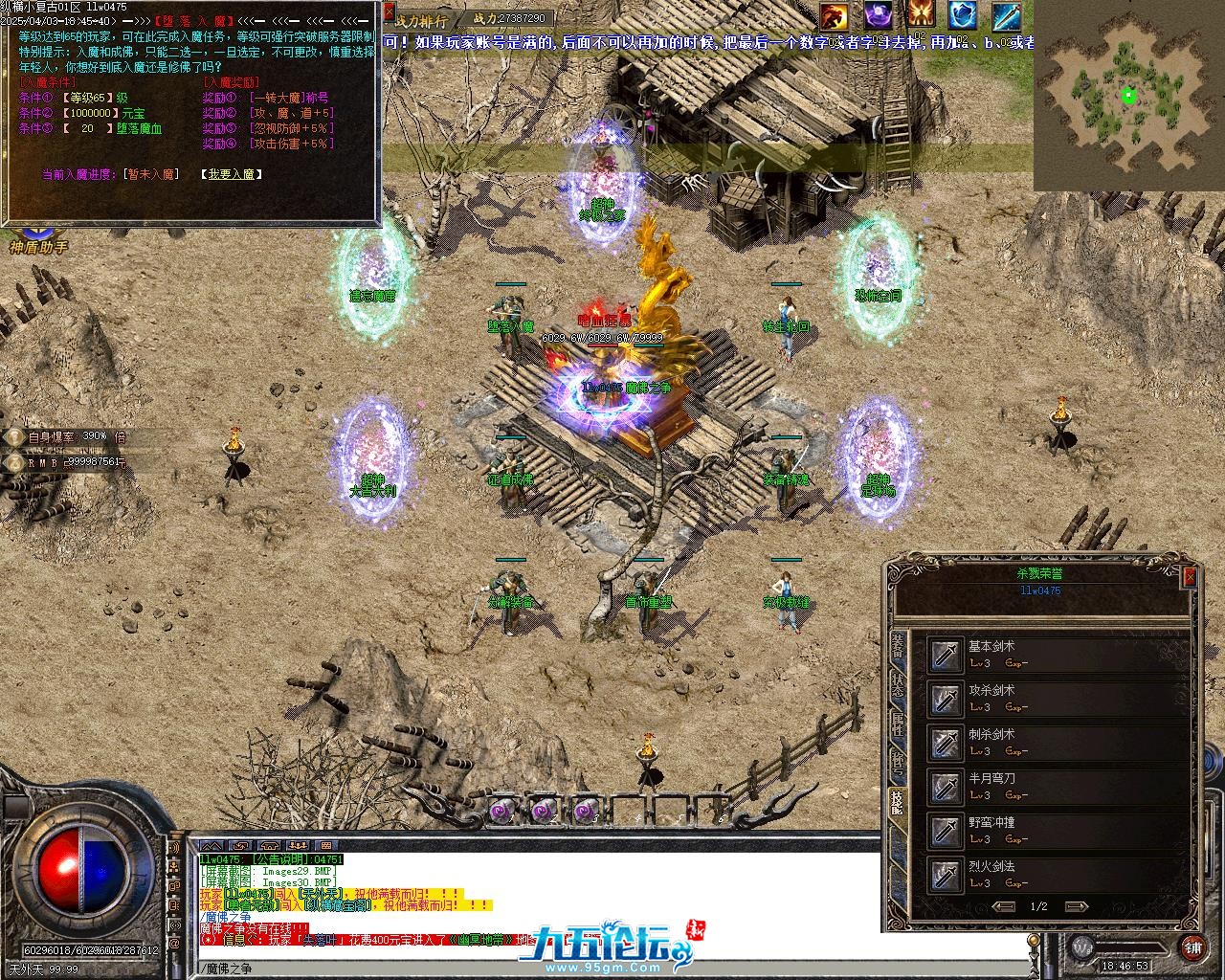Click the minimap
The width and height of the screenshot is (1225, 980).
pos(1127,96)
